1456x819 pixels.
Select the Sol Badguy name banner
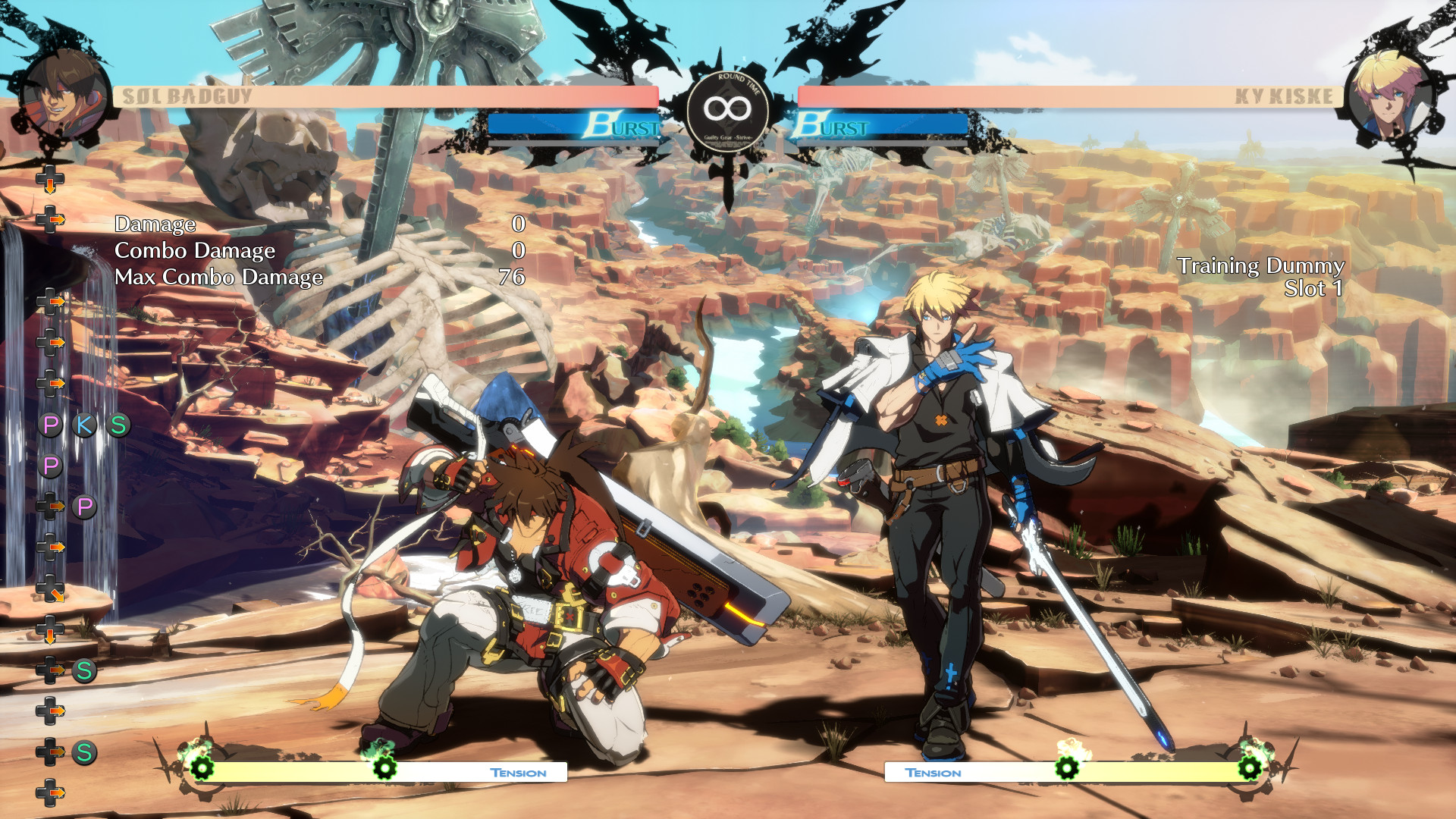tap(185, 95)
